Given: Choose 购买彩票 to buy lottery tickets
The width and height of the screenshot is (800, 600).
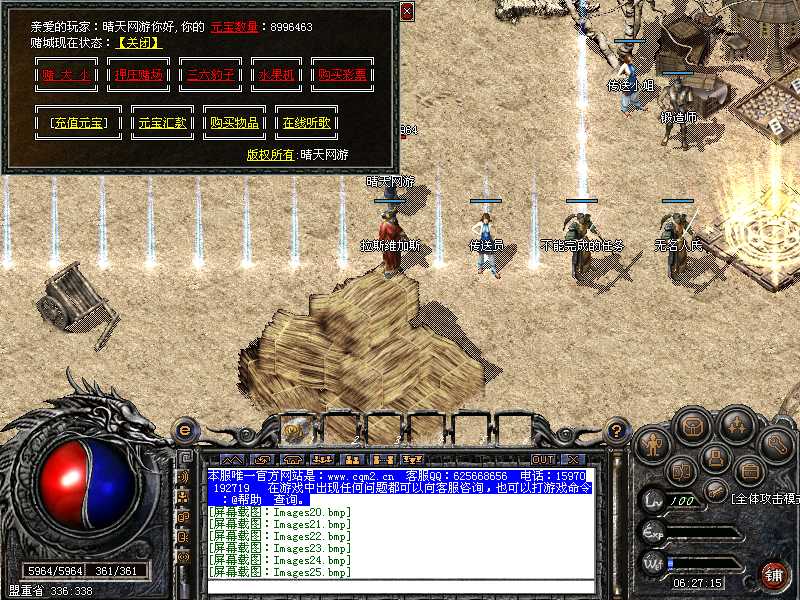Looking at the screenshot, I should coord(342,75).
